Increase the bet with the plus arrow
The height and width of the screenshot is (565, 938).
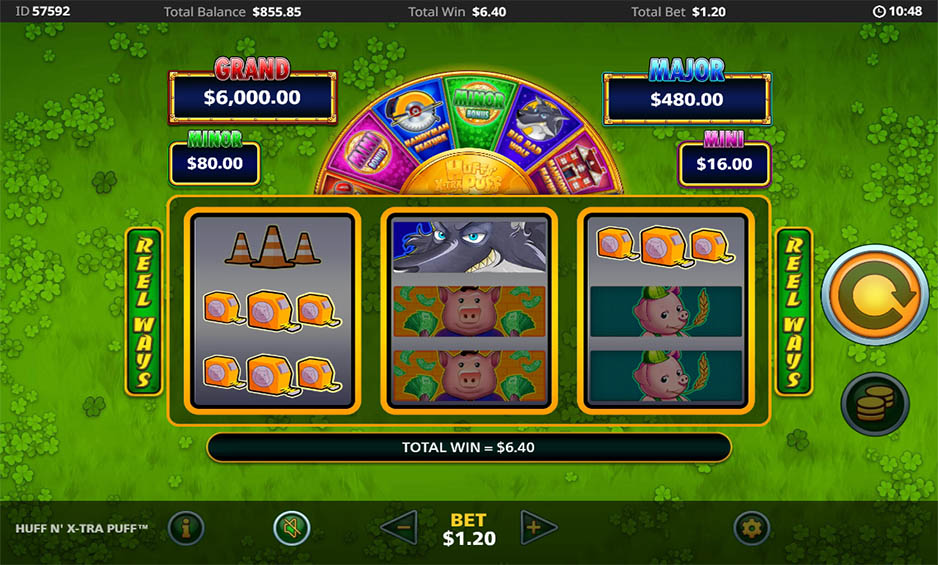coord(537,527)
